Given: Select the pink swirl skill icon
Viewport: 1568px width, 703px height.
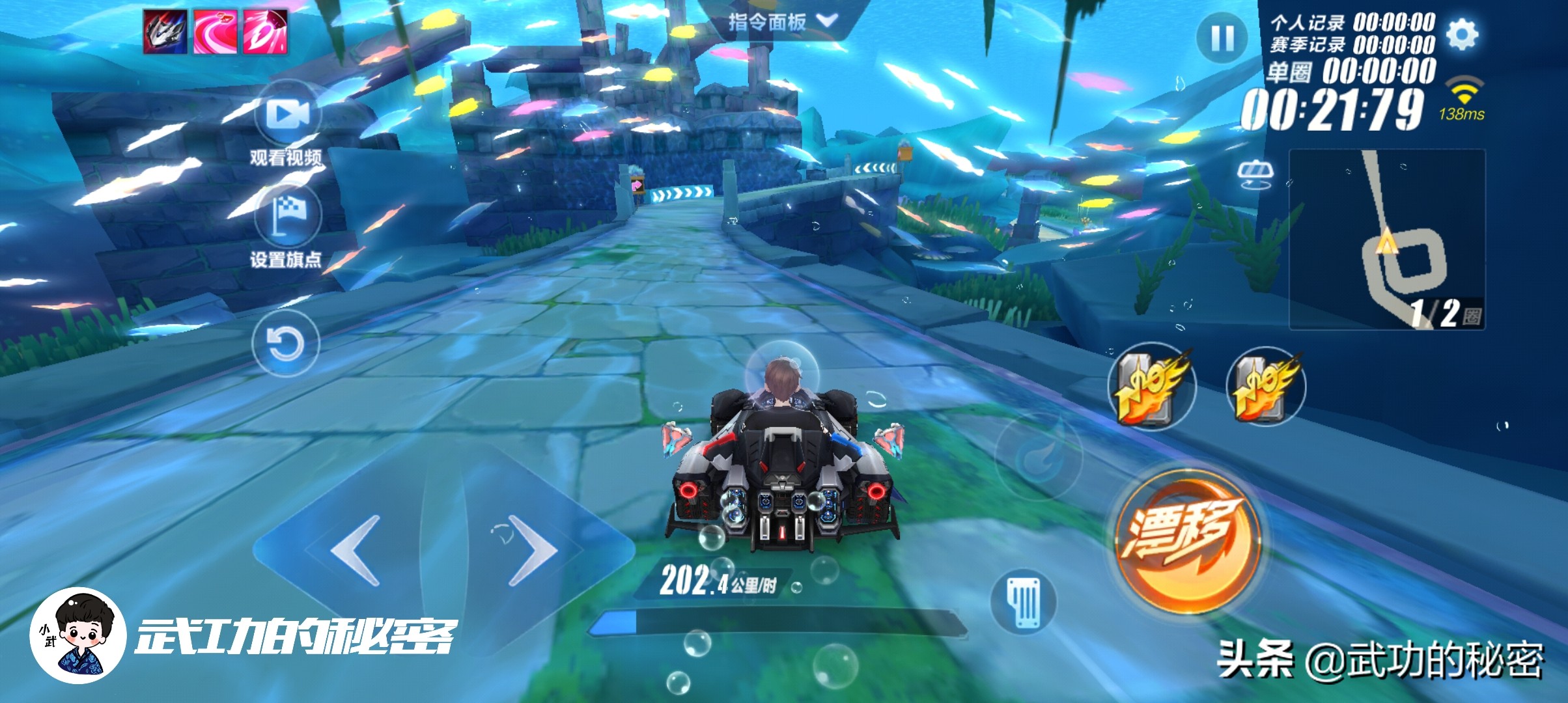Looking at the screenshot, I should pos(215,31).
